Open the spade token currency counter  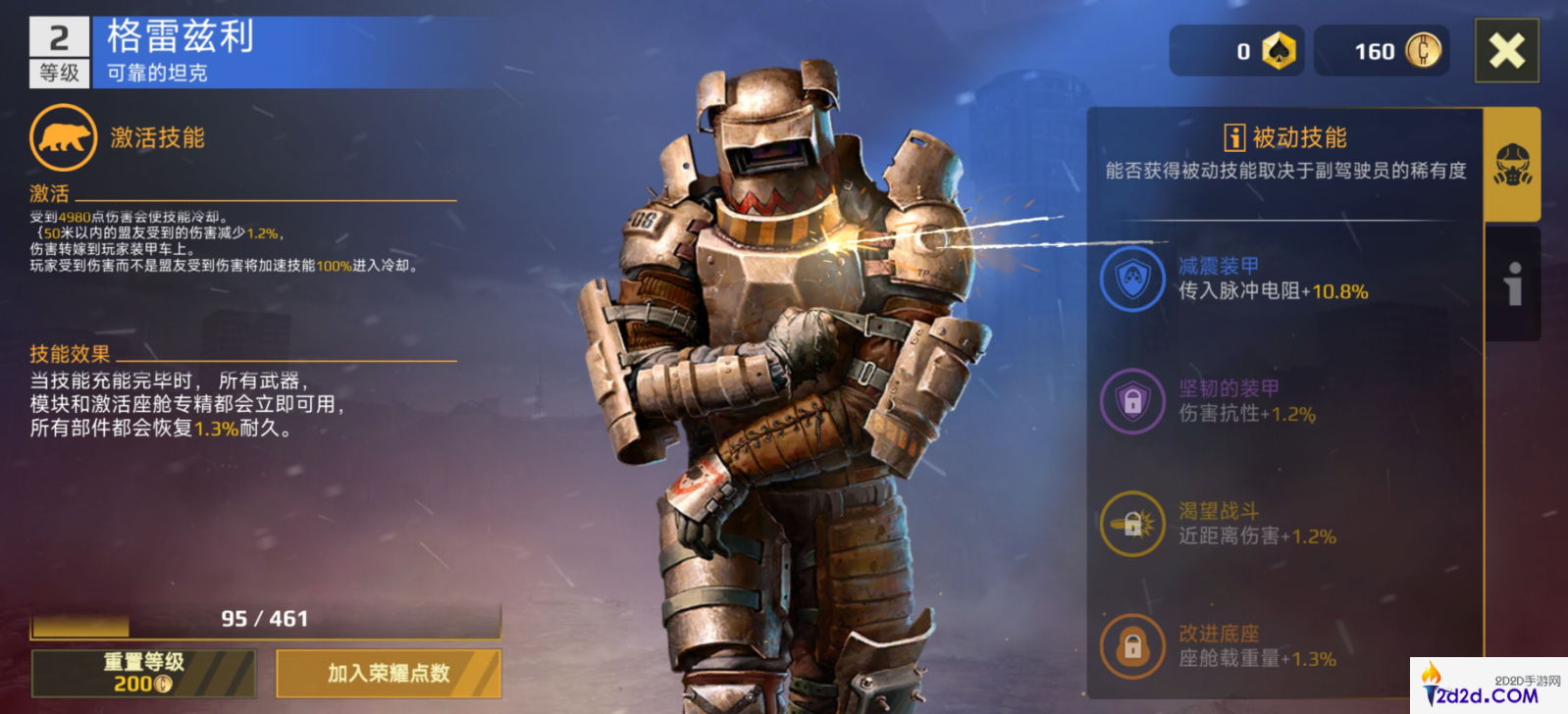[x=1237, y=51]
